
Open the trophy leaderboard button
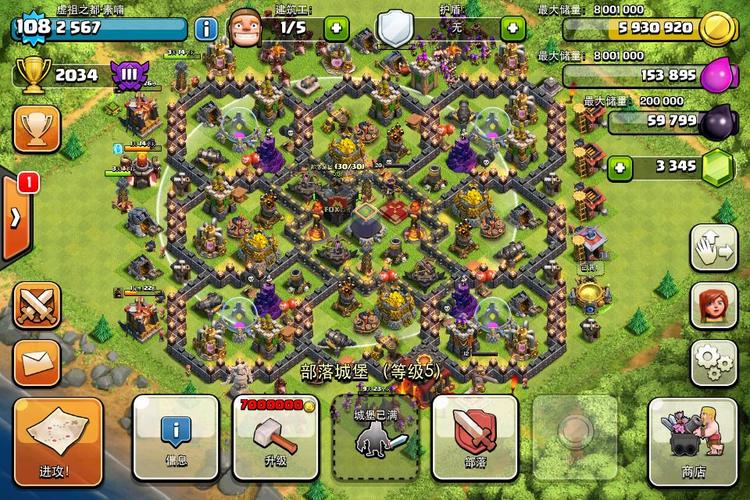[x=37, y=128]
